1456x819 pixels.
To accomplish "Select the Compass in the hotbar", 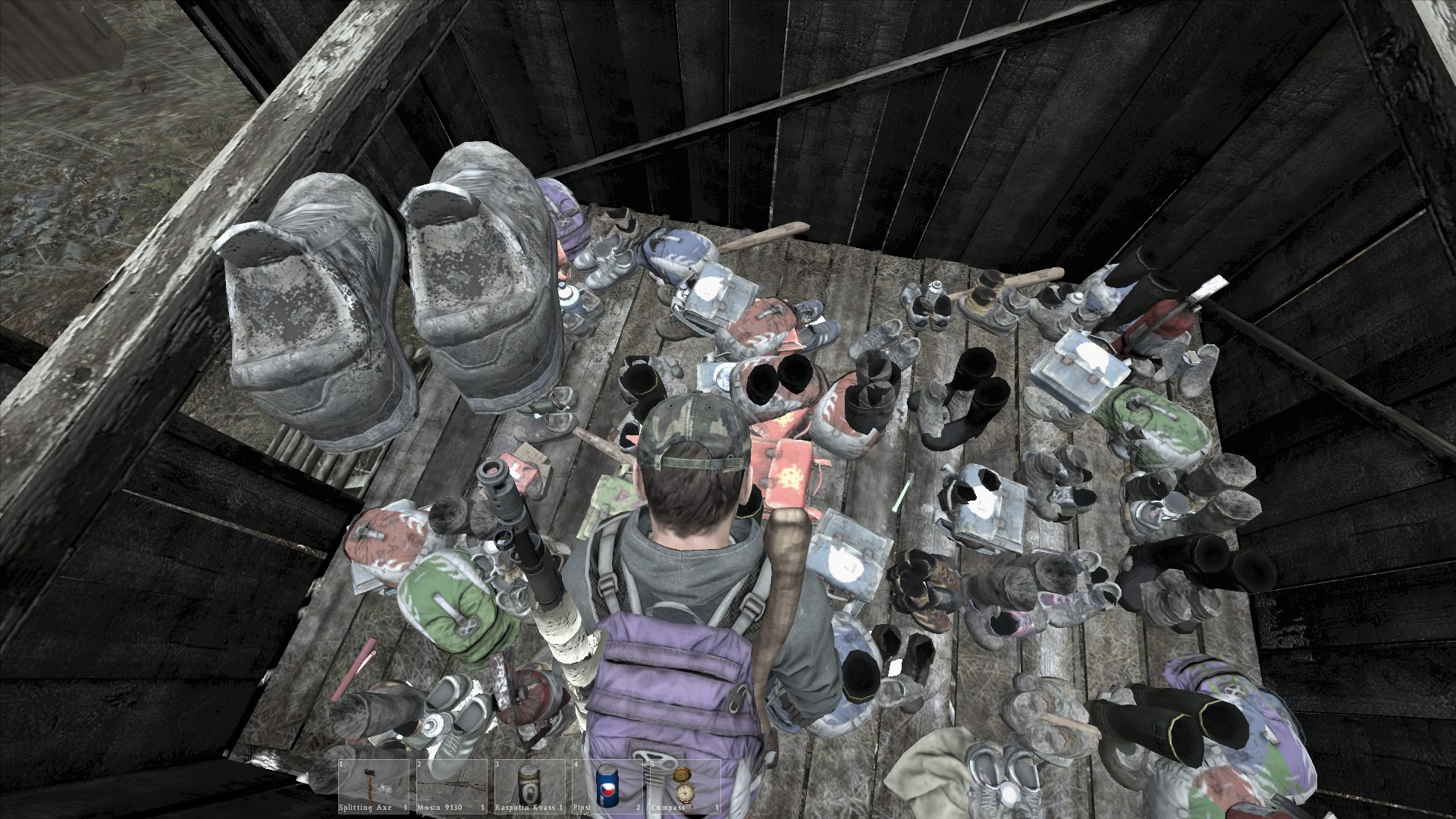I will pyautogui.click(x=682, y=786).
